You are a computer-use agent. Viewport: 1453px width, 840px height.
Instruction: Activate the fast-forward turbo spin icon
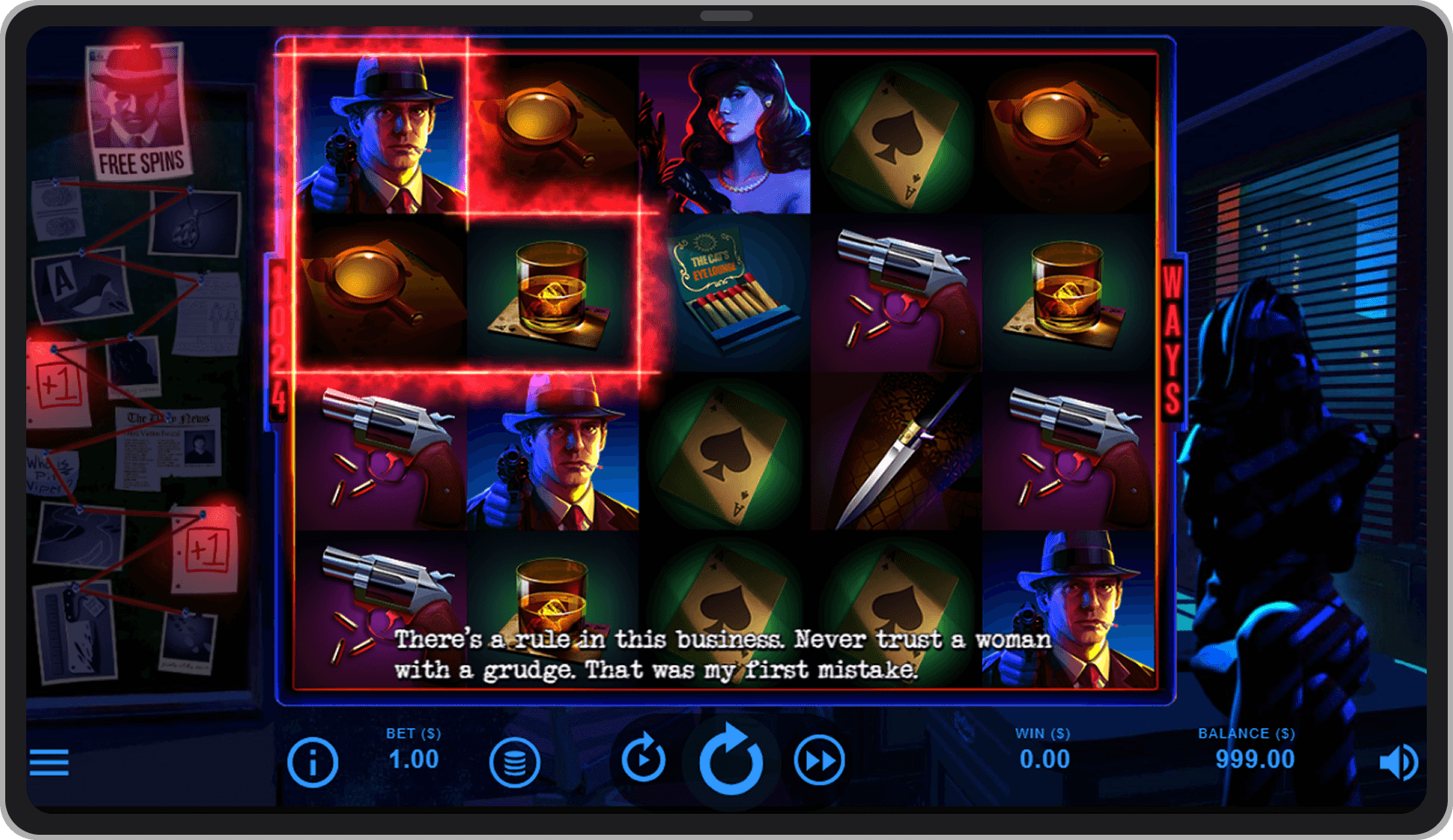[818, 759]
